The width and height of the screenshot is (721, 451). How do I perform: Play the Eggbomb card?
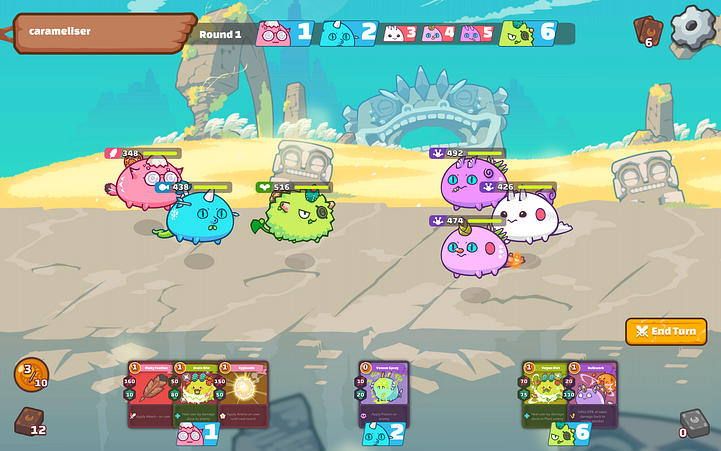pos(244,394)
